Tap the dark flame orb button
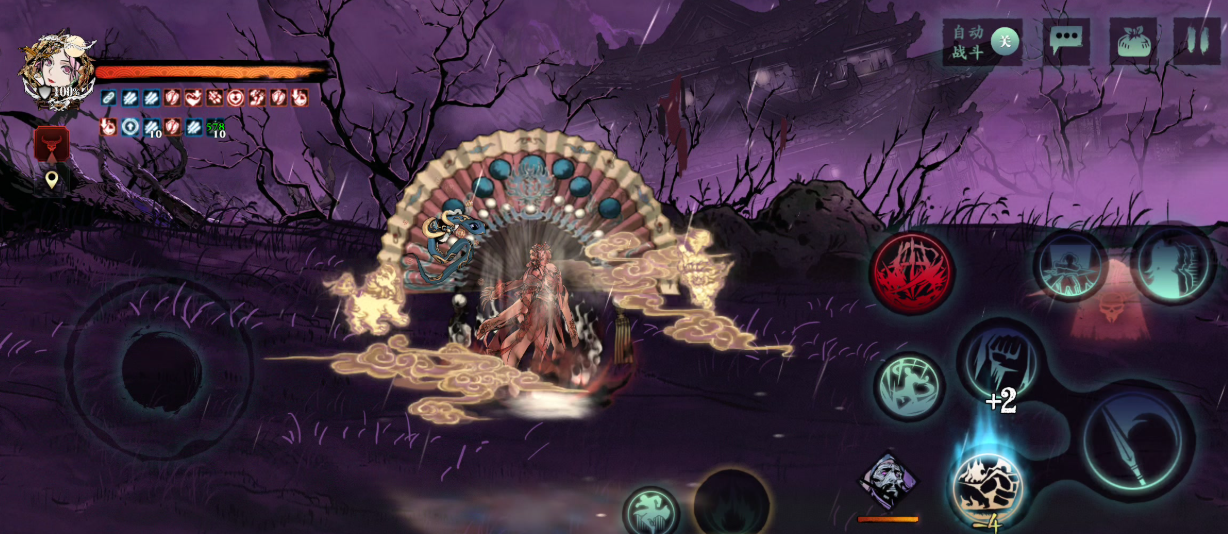Image resolution: width=1228 pixels, height=534 pixels. coord(732,505)
